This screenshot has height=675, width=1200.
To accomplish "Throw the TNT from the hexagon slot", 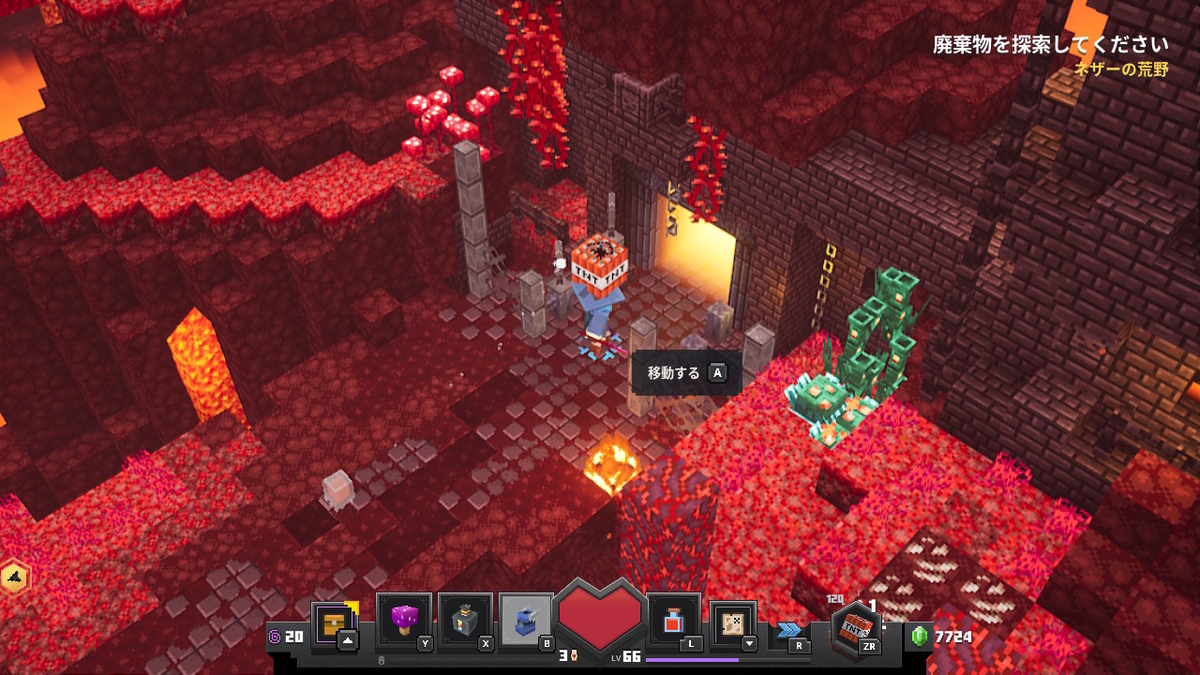I will coord(858,630).
